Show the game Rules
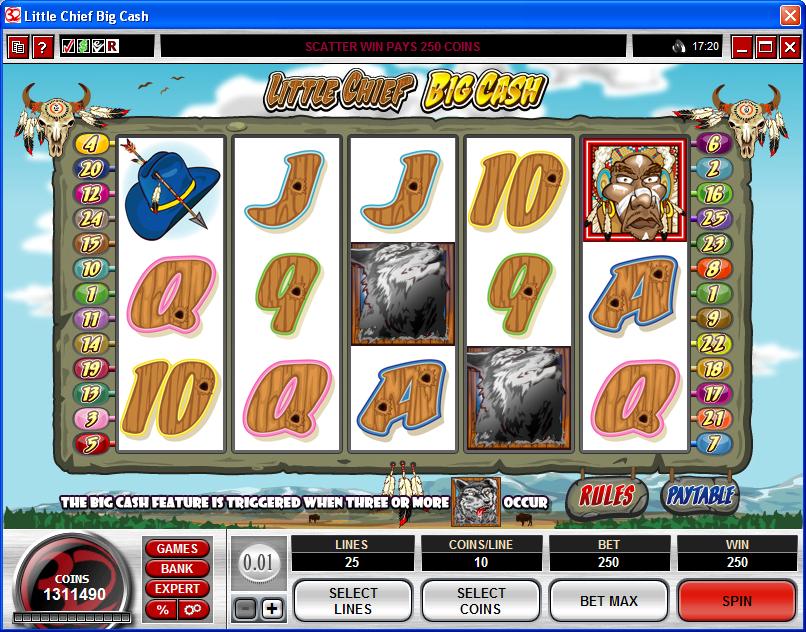This screenshot has height=632, width=806. pos(606,495)
